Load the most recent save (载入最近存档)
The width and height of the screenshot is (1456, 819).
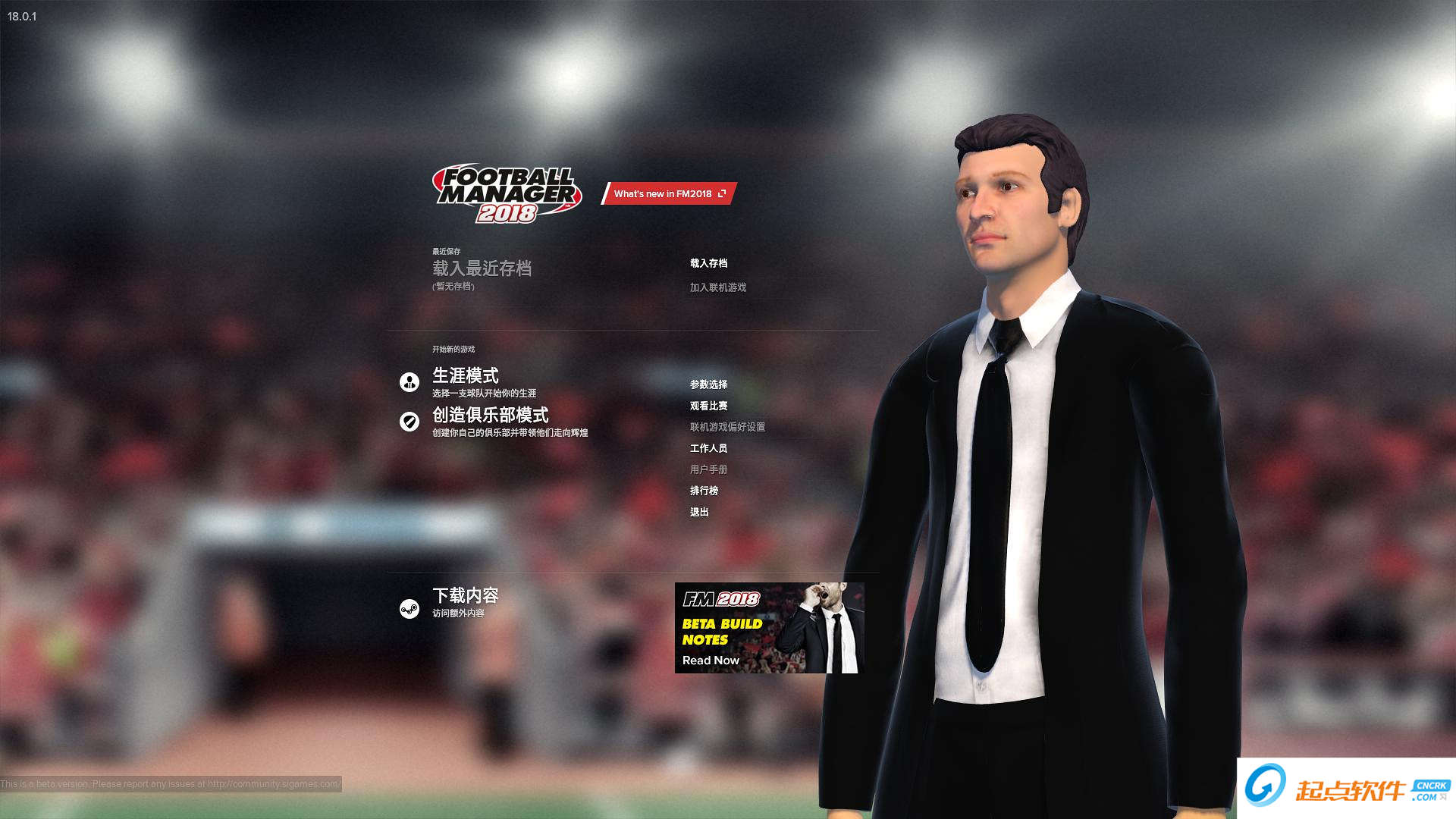(x=482, y=268)
